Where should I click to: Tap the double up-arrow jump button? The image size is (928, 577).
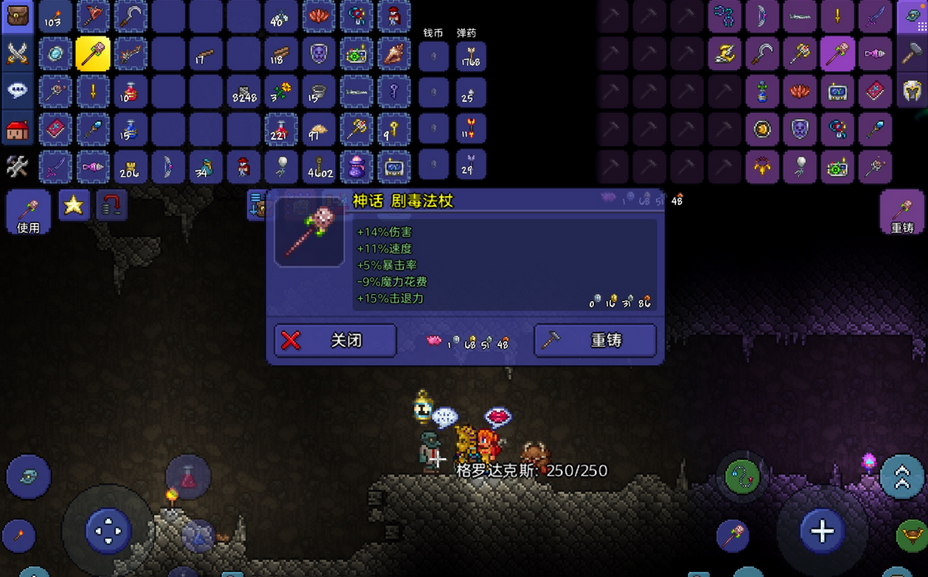(x=901, y=477)
